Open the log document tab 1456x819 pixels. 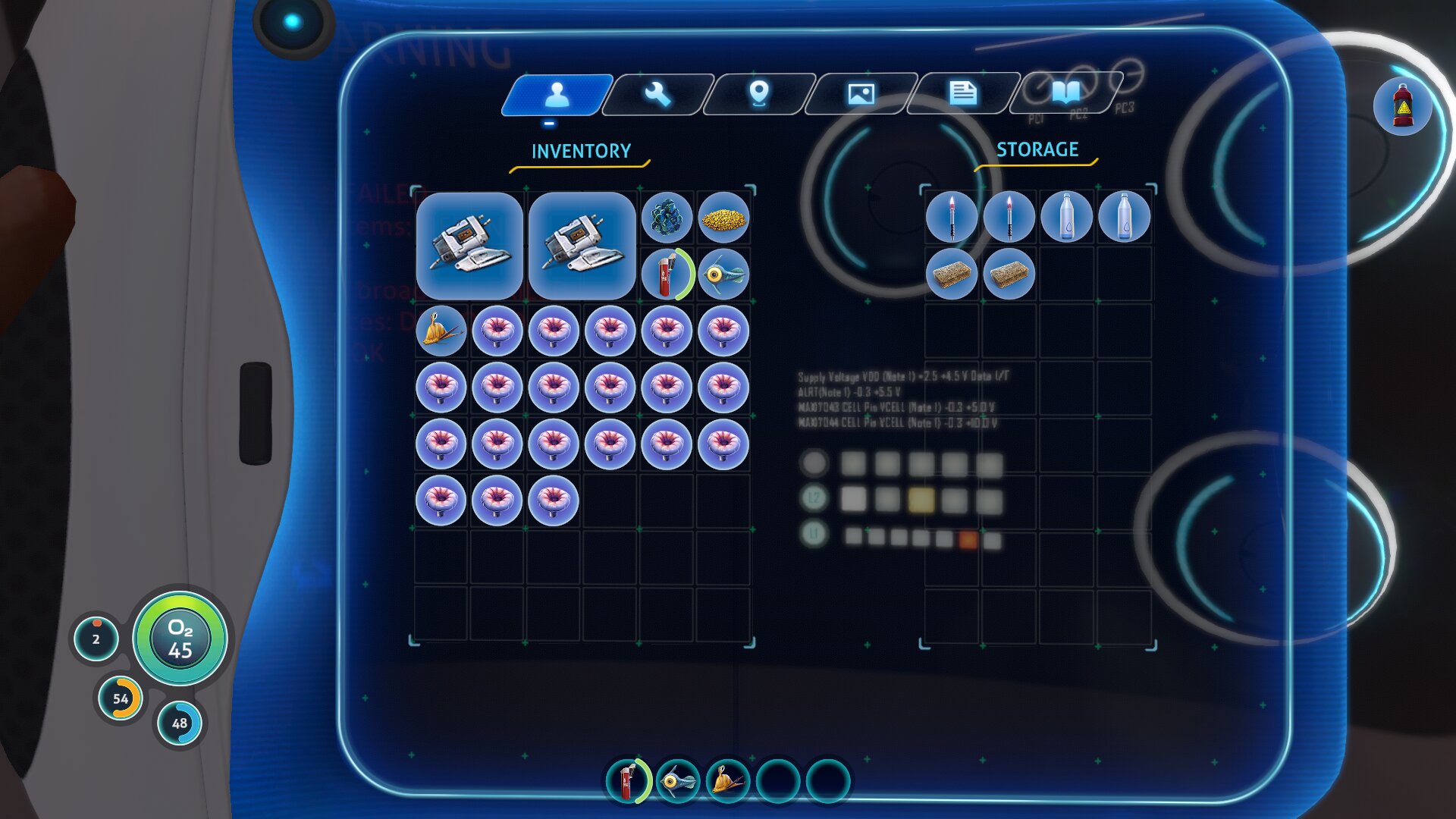(x=962, y=94)
